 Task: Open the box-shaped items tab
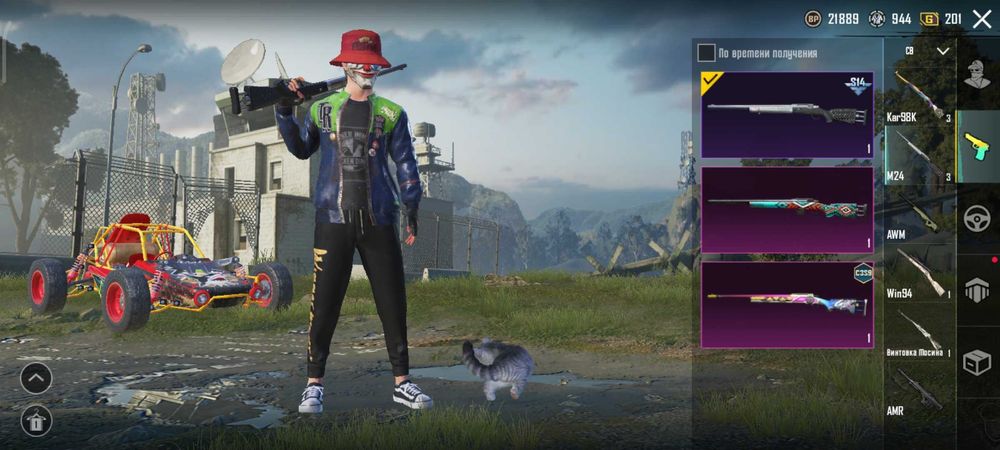pyautogui.click(x=977, y=362)
